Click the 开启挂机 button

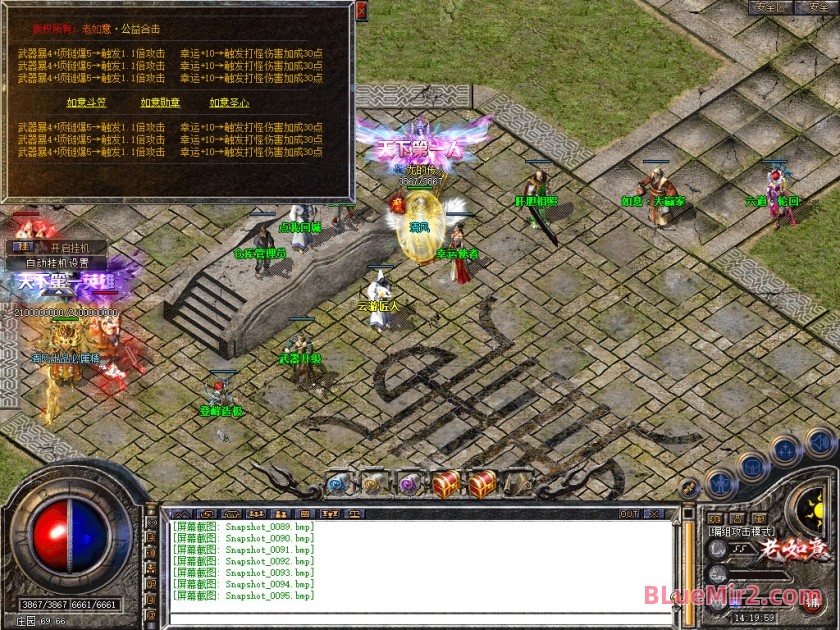69,247
